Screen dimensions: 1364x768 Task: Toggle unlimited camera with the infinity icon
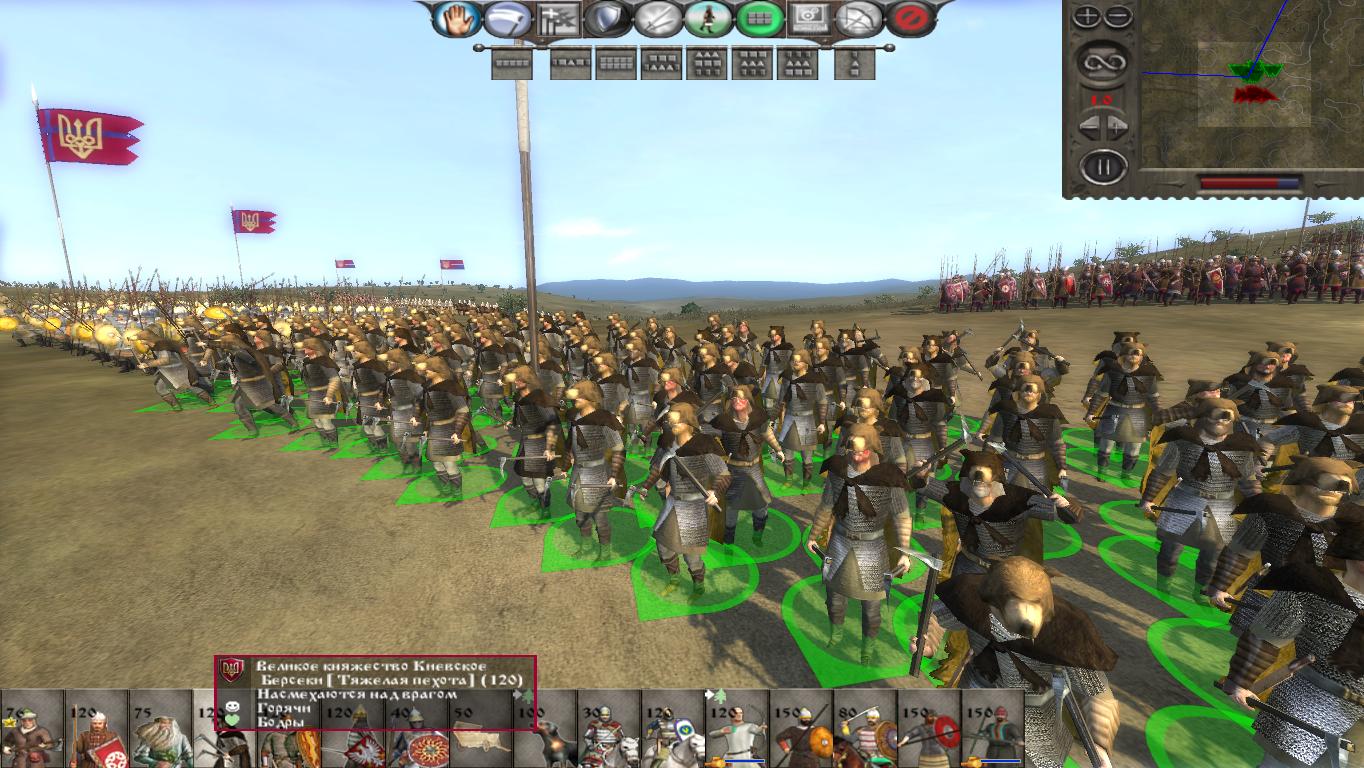pos(1104,64)
